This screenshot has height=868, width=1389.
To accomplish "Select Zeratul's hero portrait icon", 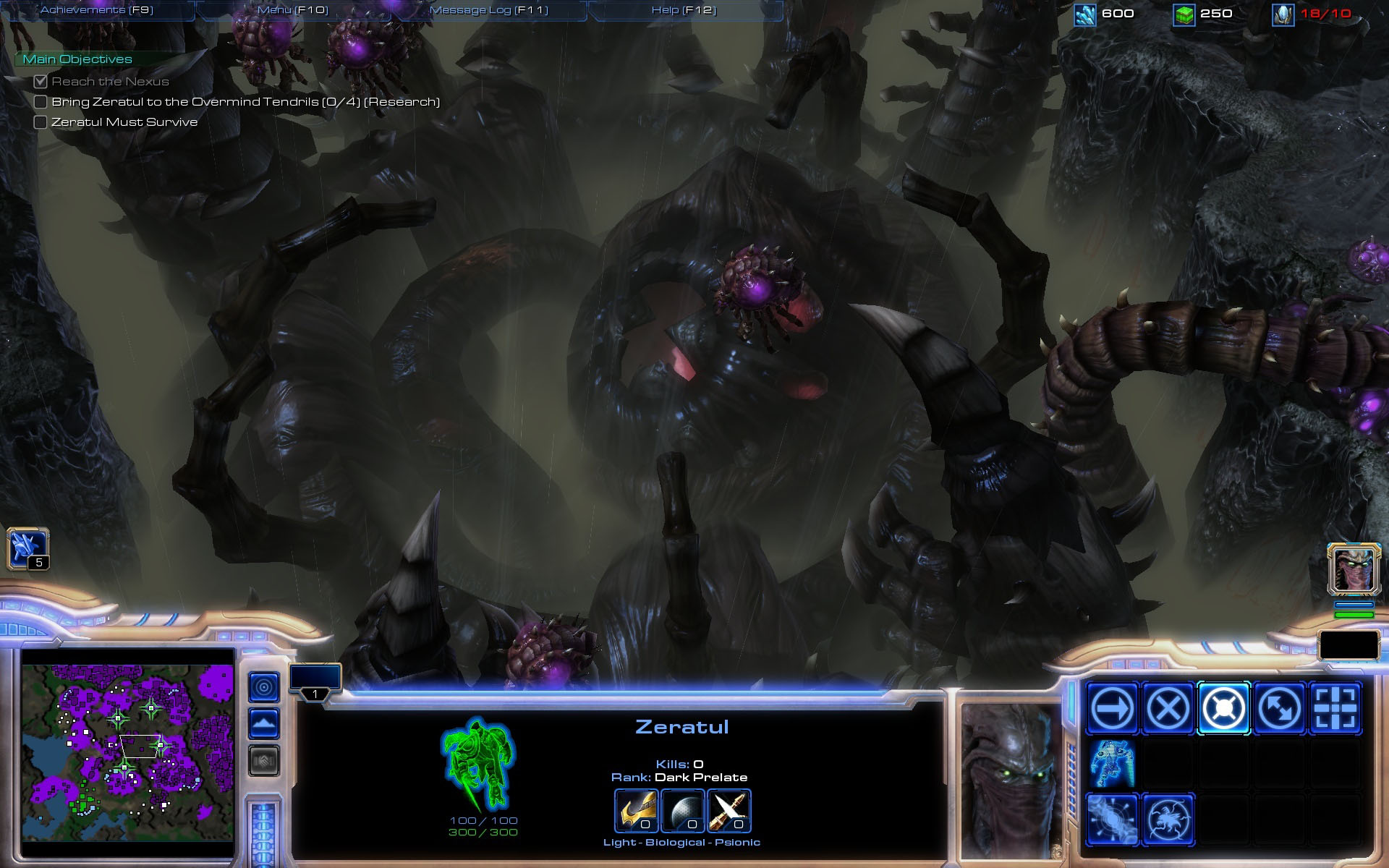I will [x=1354, y=569].
